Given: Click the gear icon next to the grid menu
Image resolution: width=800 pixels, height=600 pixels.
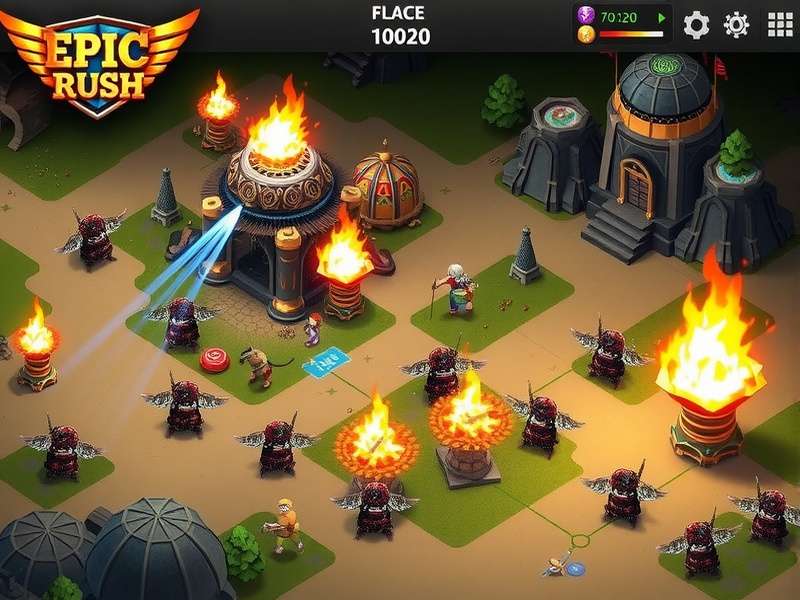Looking at the screenshot, I should 737,24.
